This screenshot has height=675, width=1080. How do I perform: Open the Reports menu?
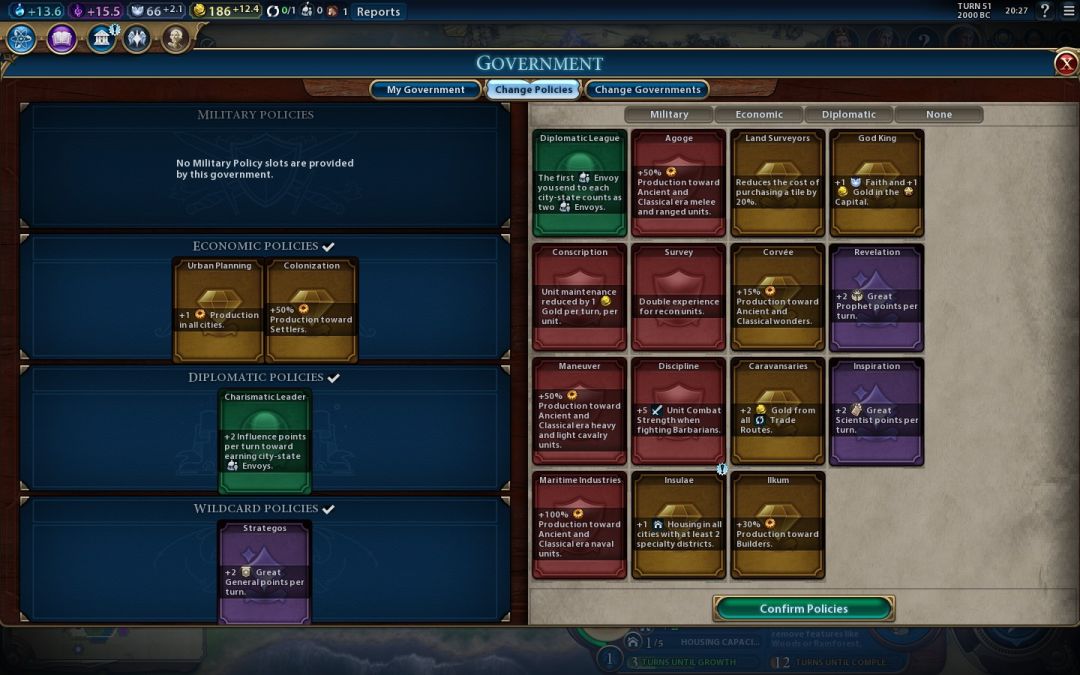(378, 12)
